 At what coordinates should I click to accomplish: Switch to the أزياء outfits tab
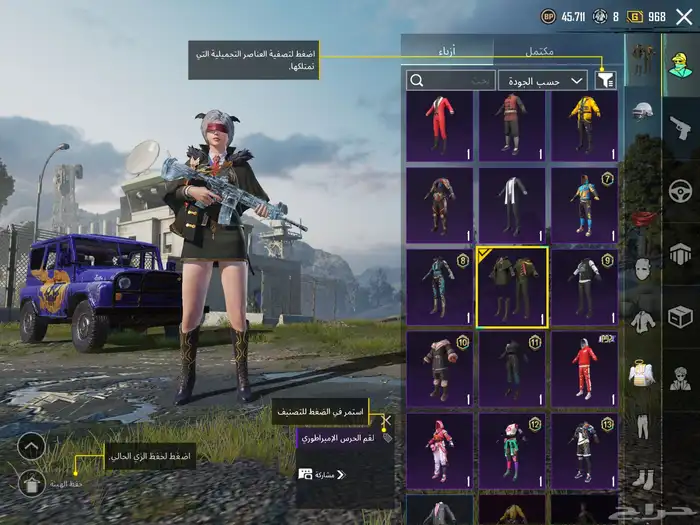449,50
